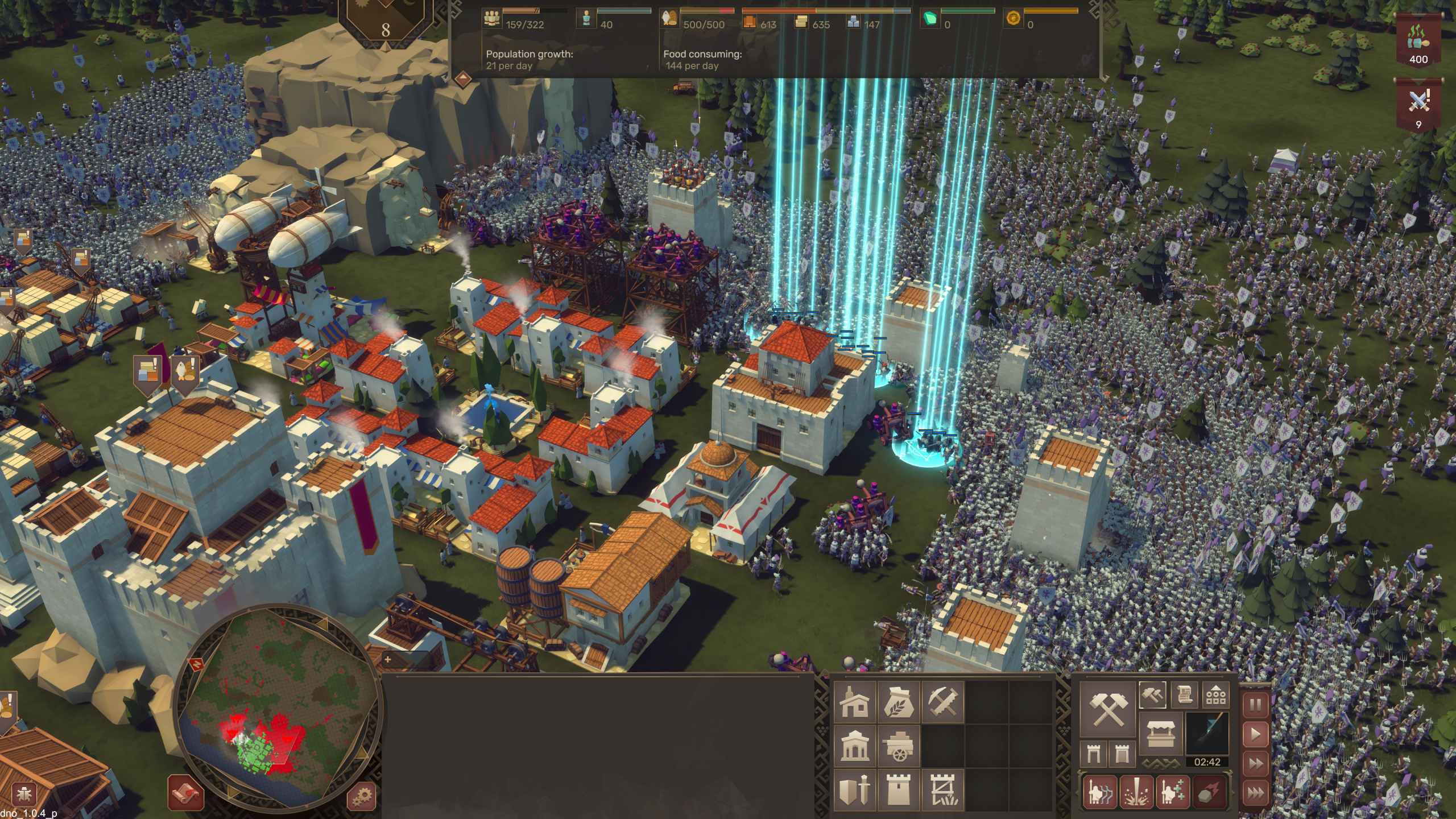The width and height of the screenshot is (1456, 819).
Task: Open the housing buildings category
Action: 854,702
